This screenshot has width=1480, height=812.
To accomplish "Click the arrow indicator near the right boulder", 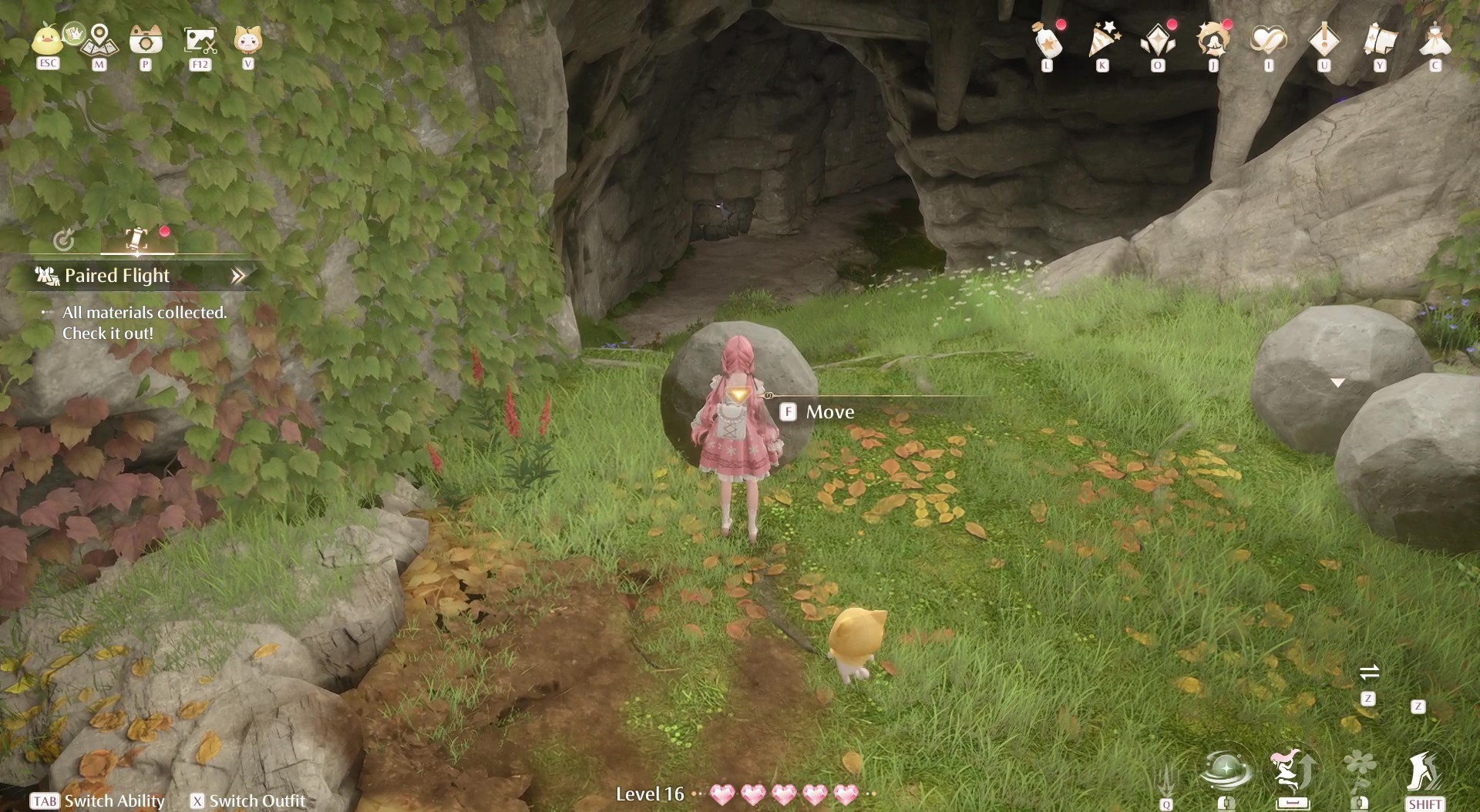I will click(1338, 382).
